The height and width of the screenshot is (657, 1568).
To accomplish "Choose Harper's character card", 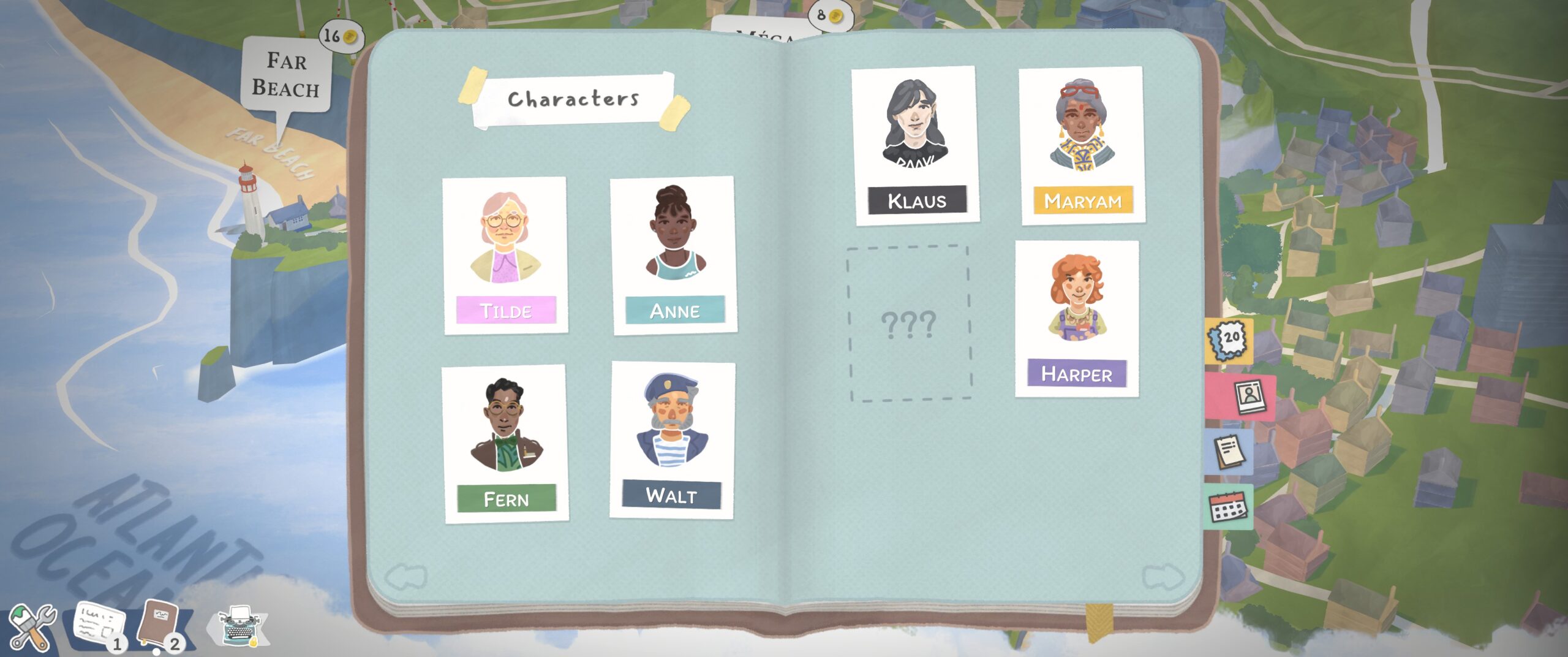I will [x=1077, y=319].
